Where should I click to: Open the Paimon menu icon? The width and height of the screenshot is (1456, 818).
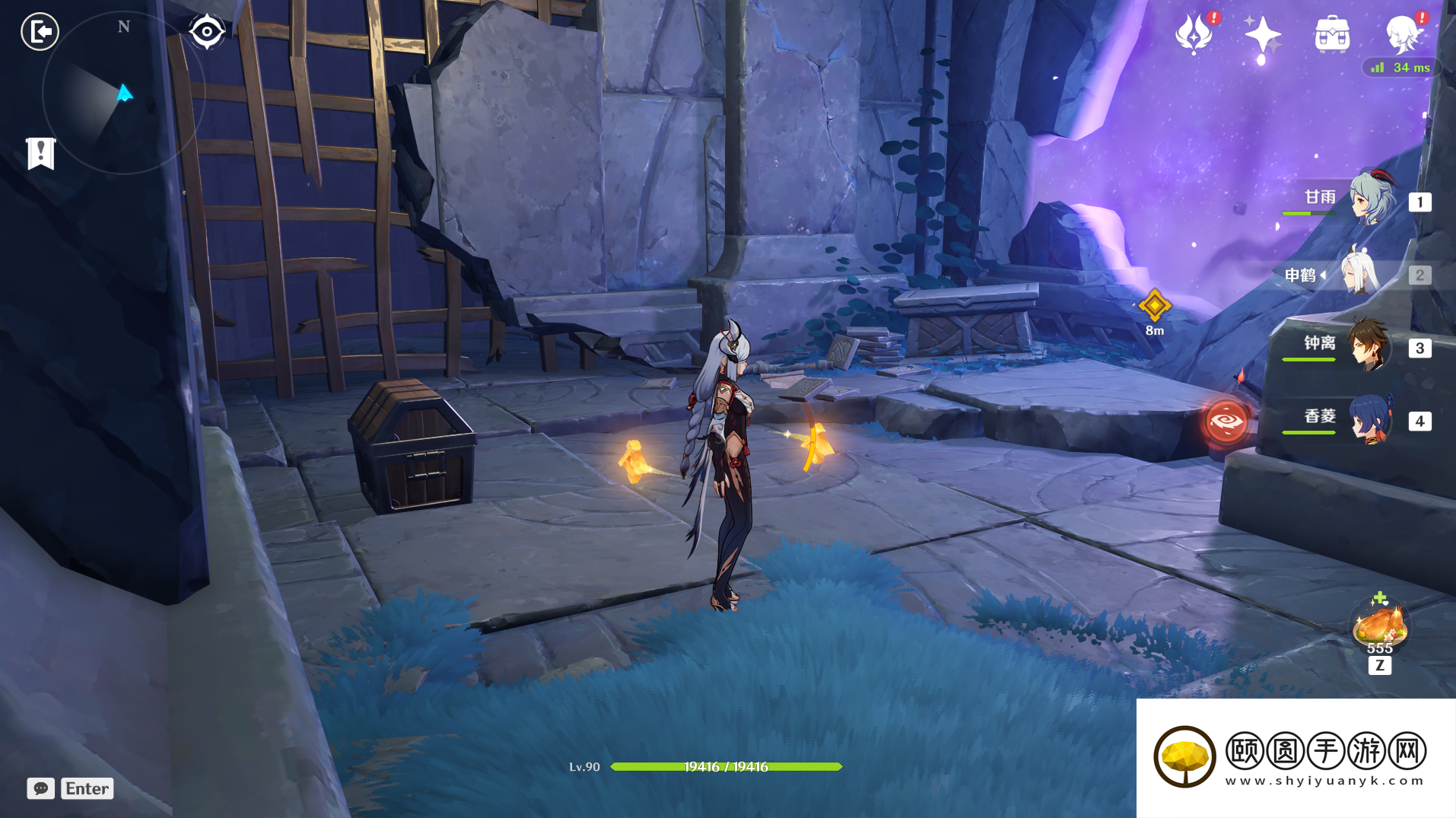pyautogui.click(x=1402, y=34)
